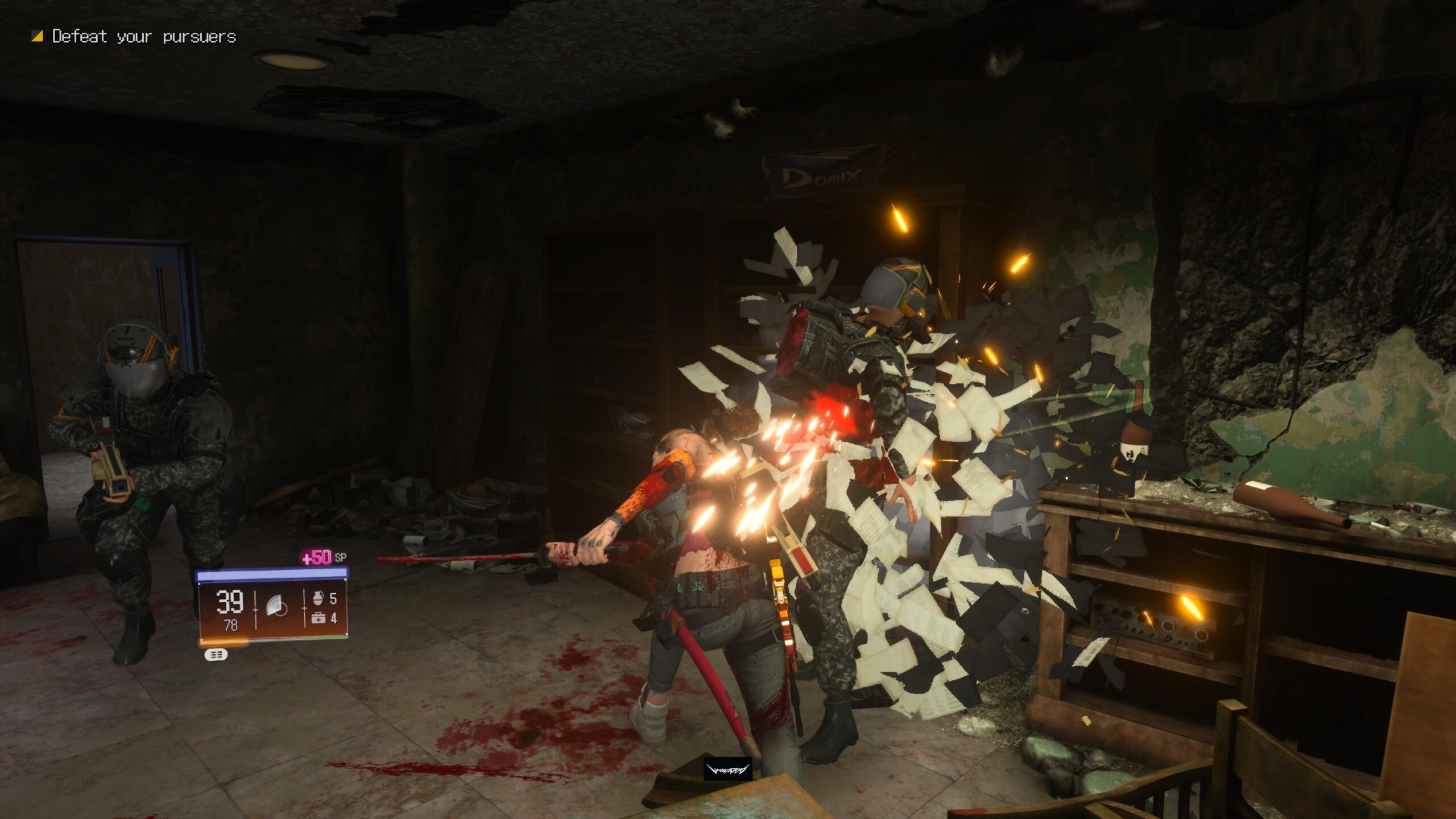The width and height of the screenshot is (1456, 819).
Task: Open the list icon below the health panel
Action: 217,654
